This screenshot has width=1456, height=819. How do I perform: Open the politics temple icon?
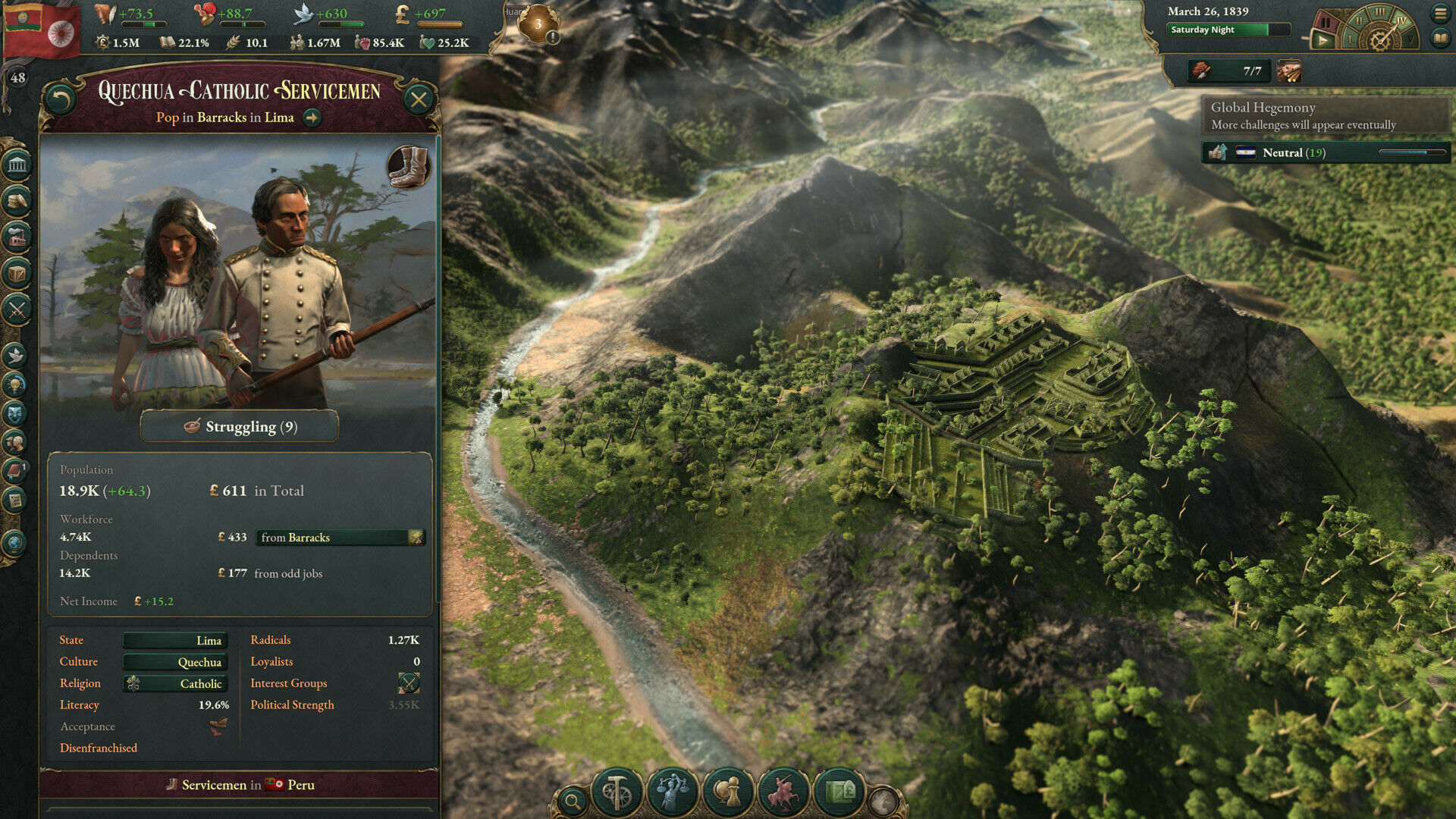pyautogui.click(x=17, y=165)
